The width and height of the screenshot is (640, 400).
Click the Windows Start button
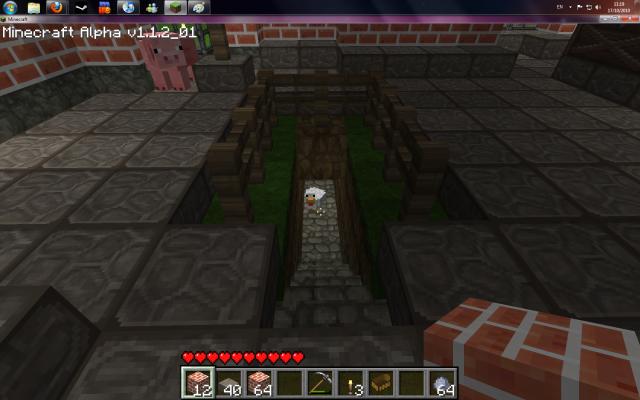coord(9,7)
